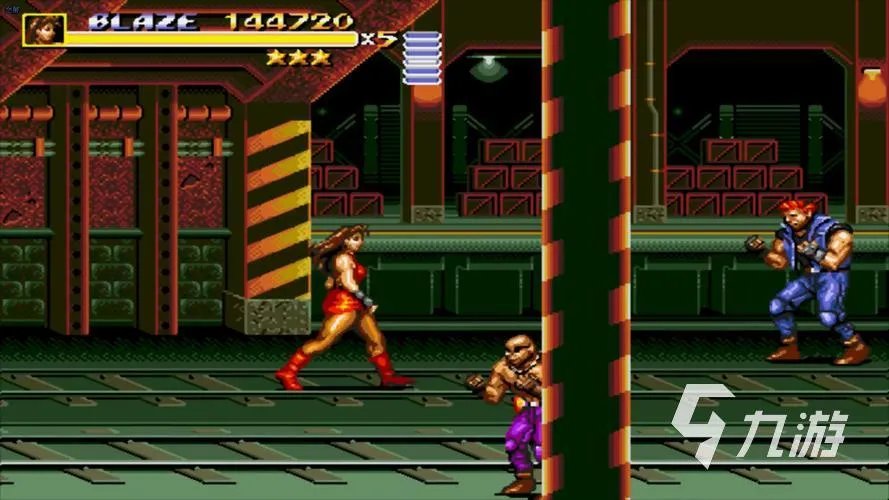Click Blaze's character portrait icon
889x500 pixels.
coord(43,29)
